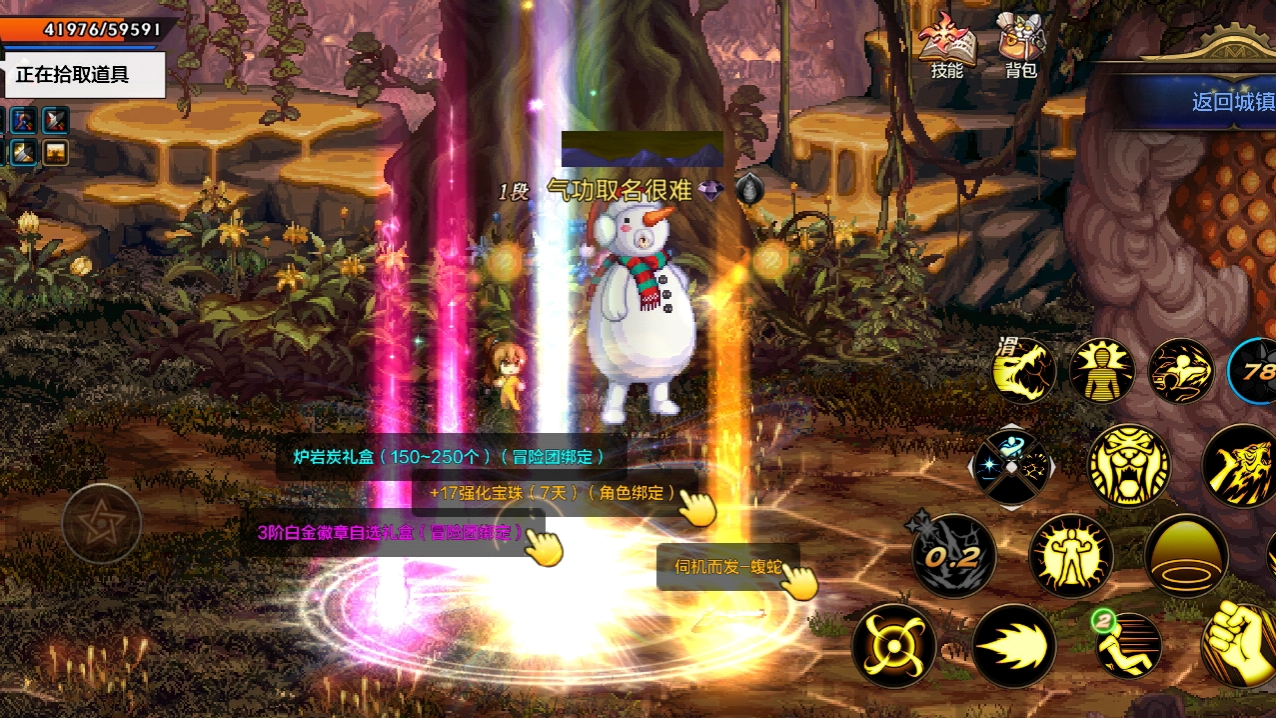This screenshot has width=1276, height=718.
Task: Pick up the 炉岩炭礼盒 loot label
Action: 449,457
